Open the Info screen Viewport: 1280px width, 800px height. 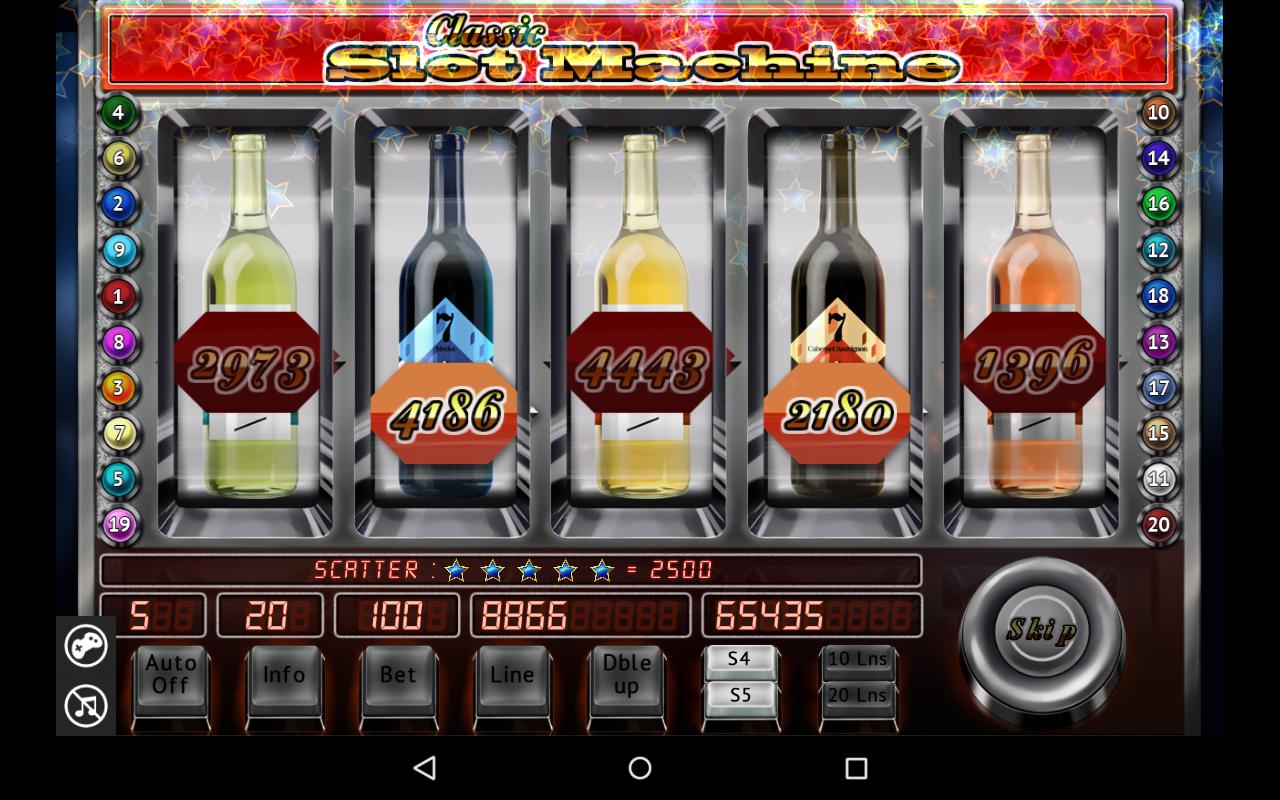pos(284,675)
